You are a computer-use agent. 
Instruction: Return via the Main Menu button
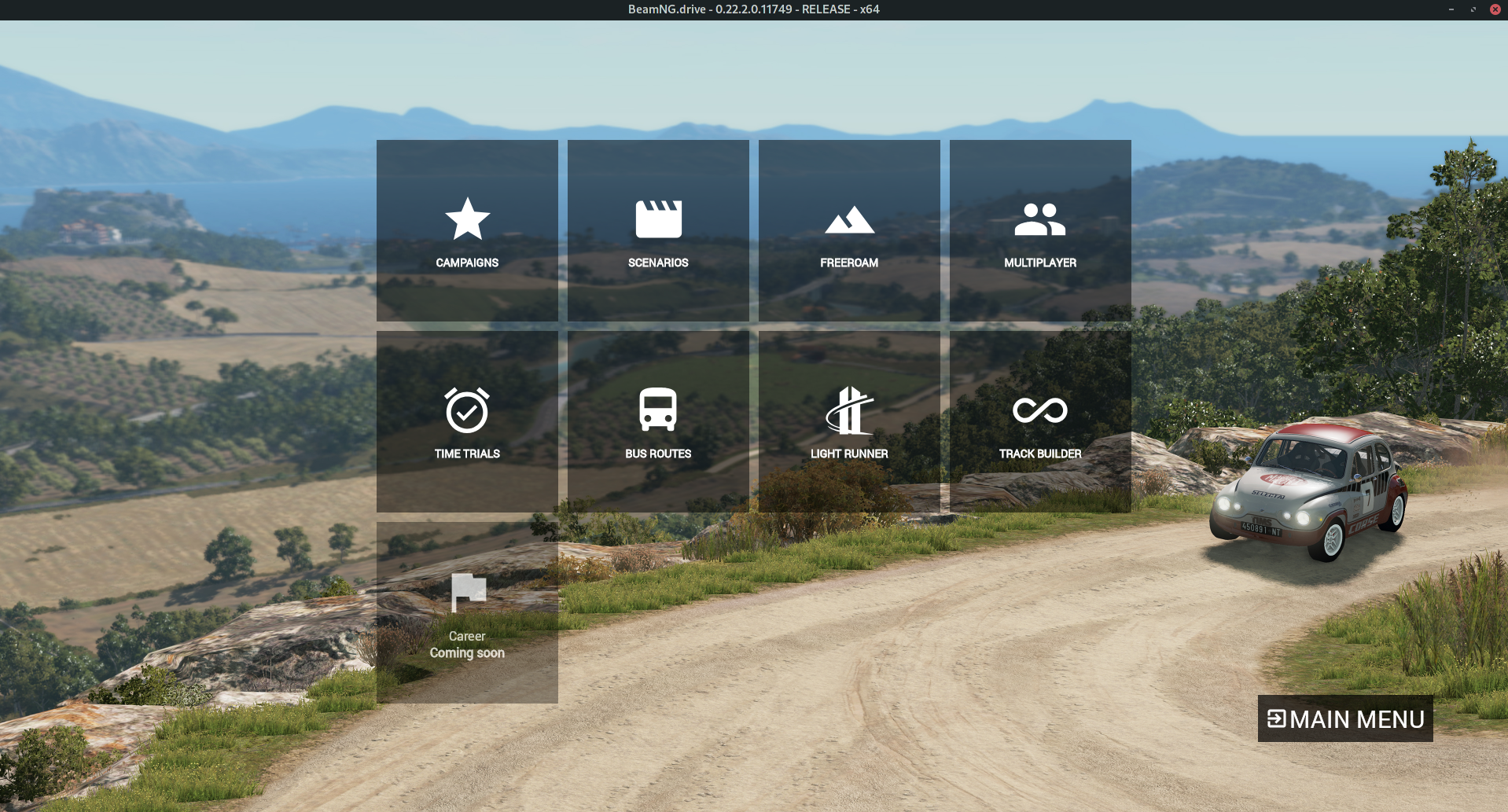point(1345,718)
